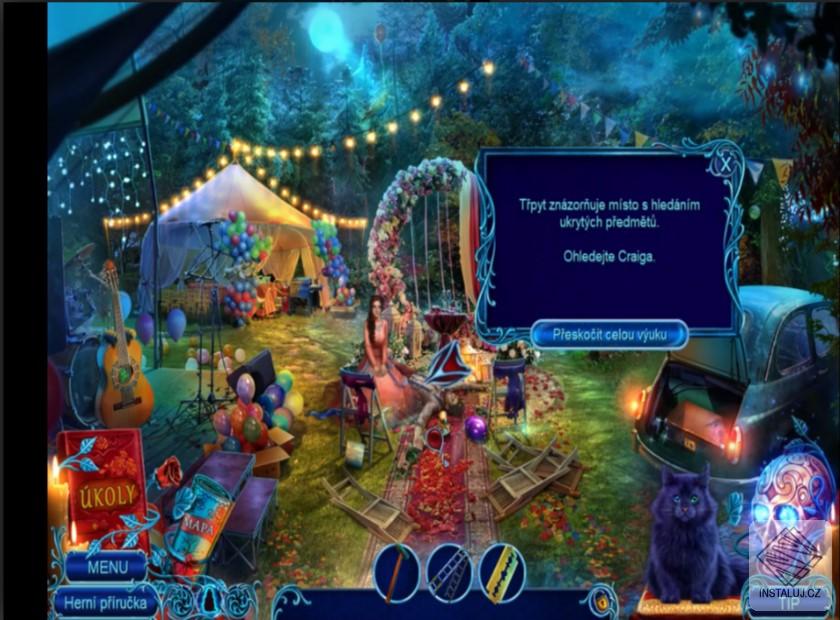Open the red Úkoly tasks book
This screenshot has height=620, width=840.
102,489
